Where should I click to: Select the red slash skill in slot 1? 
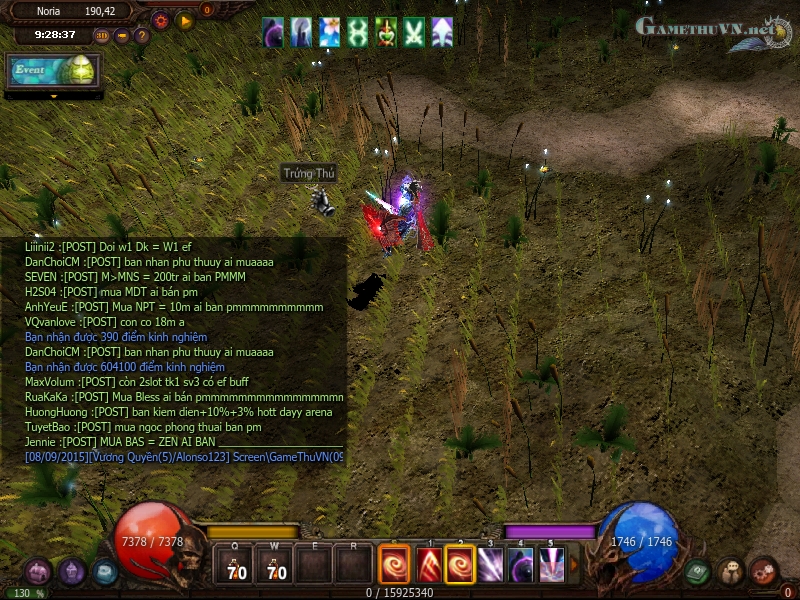[430, 566]
